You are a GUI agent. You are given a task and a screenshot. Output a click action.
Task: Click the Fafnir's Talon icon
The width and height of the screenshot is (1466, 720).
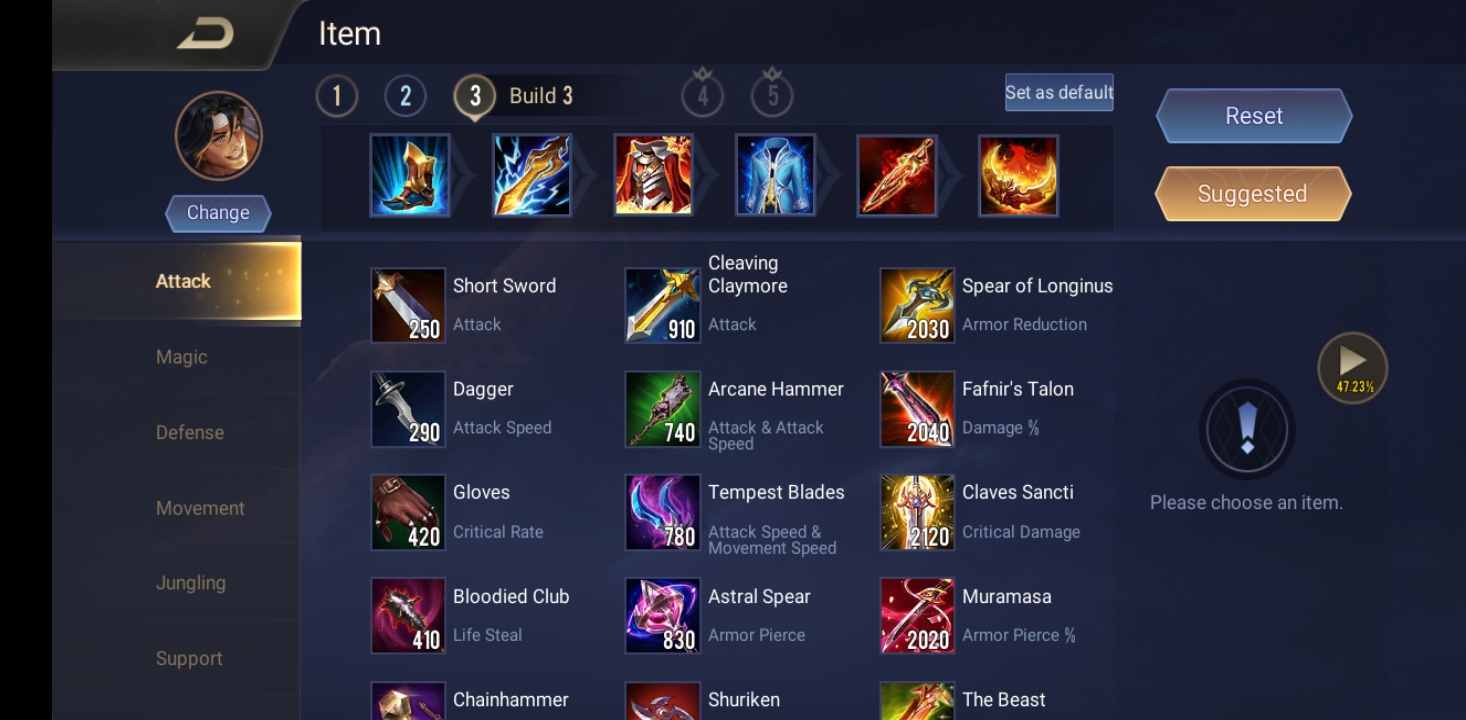[917, 408]
